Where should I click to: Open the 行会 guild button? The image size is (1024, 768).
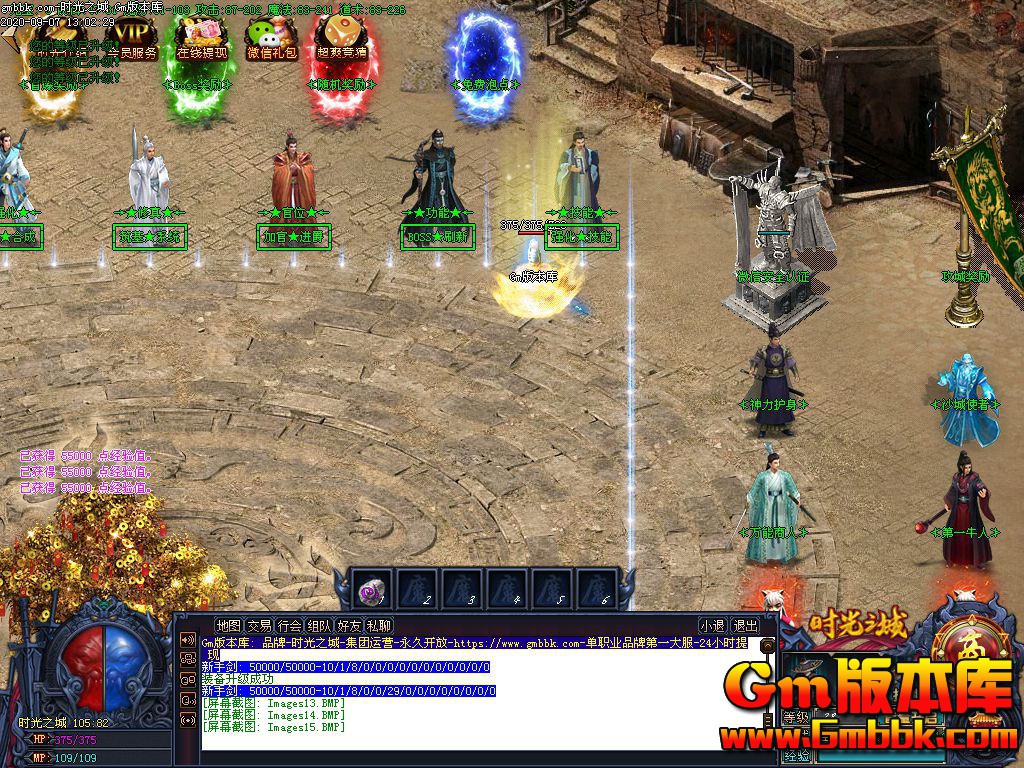click(x=289, y=626)
